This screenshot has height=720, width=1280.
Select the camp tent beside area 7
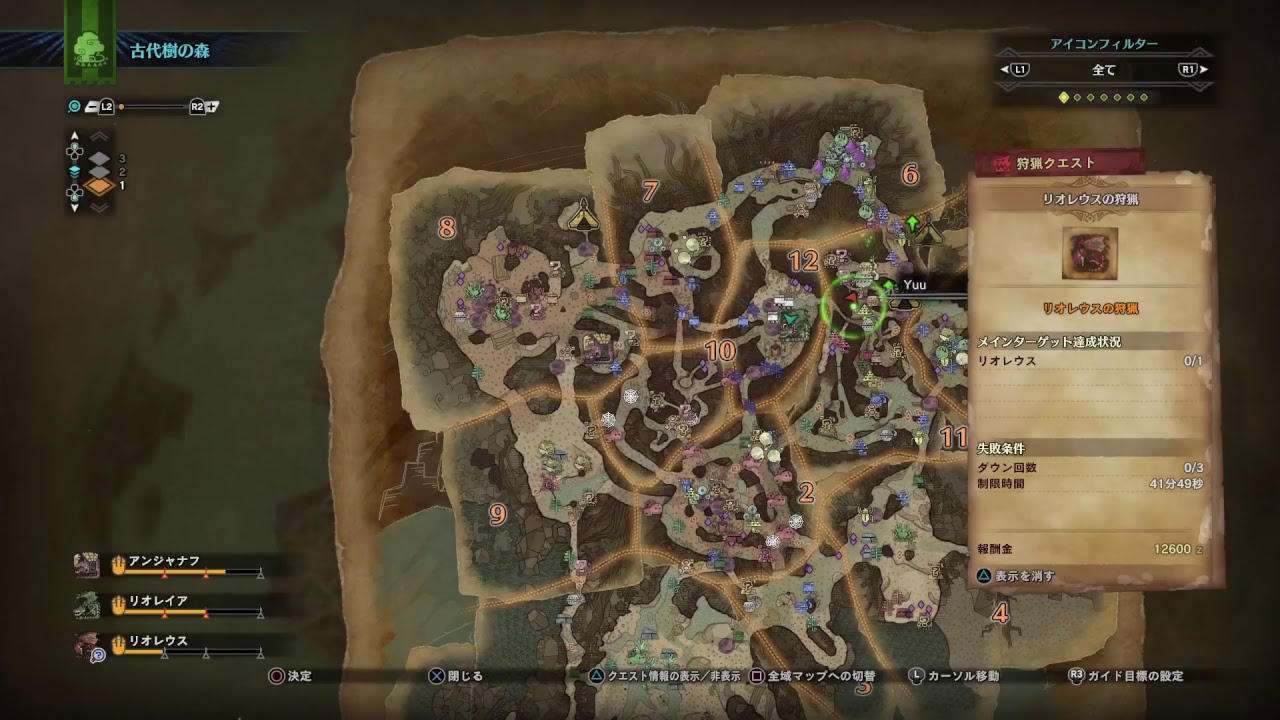[583, 213]
